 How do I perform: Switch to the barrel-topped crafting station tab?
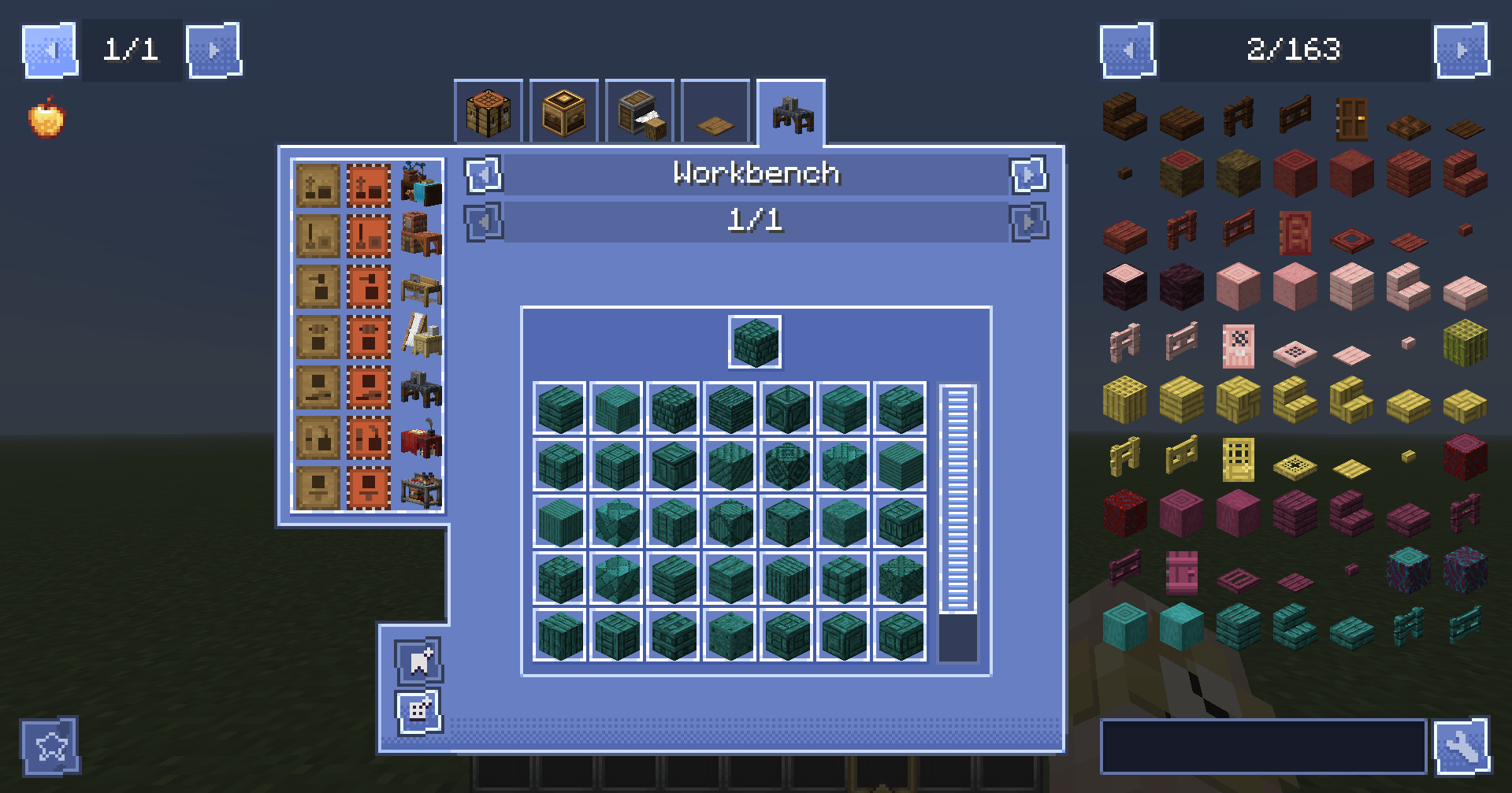pos(564,113)
